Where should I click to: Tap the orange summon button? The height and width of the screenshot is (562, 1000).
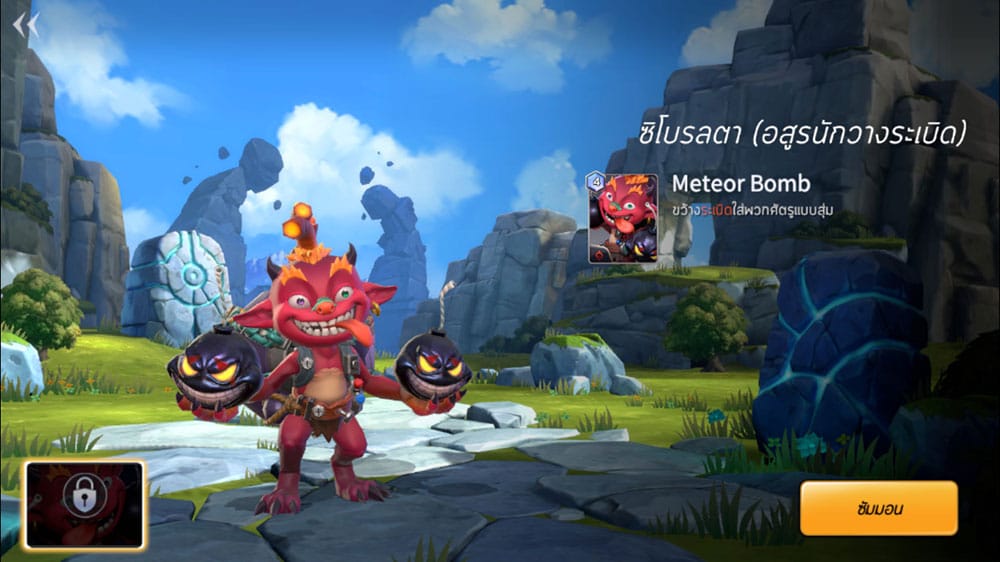(879, 509)
